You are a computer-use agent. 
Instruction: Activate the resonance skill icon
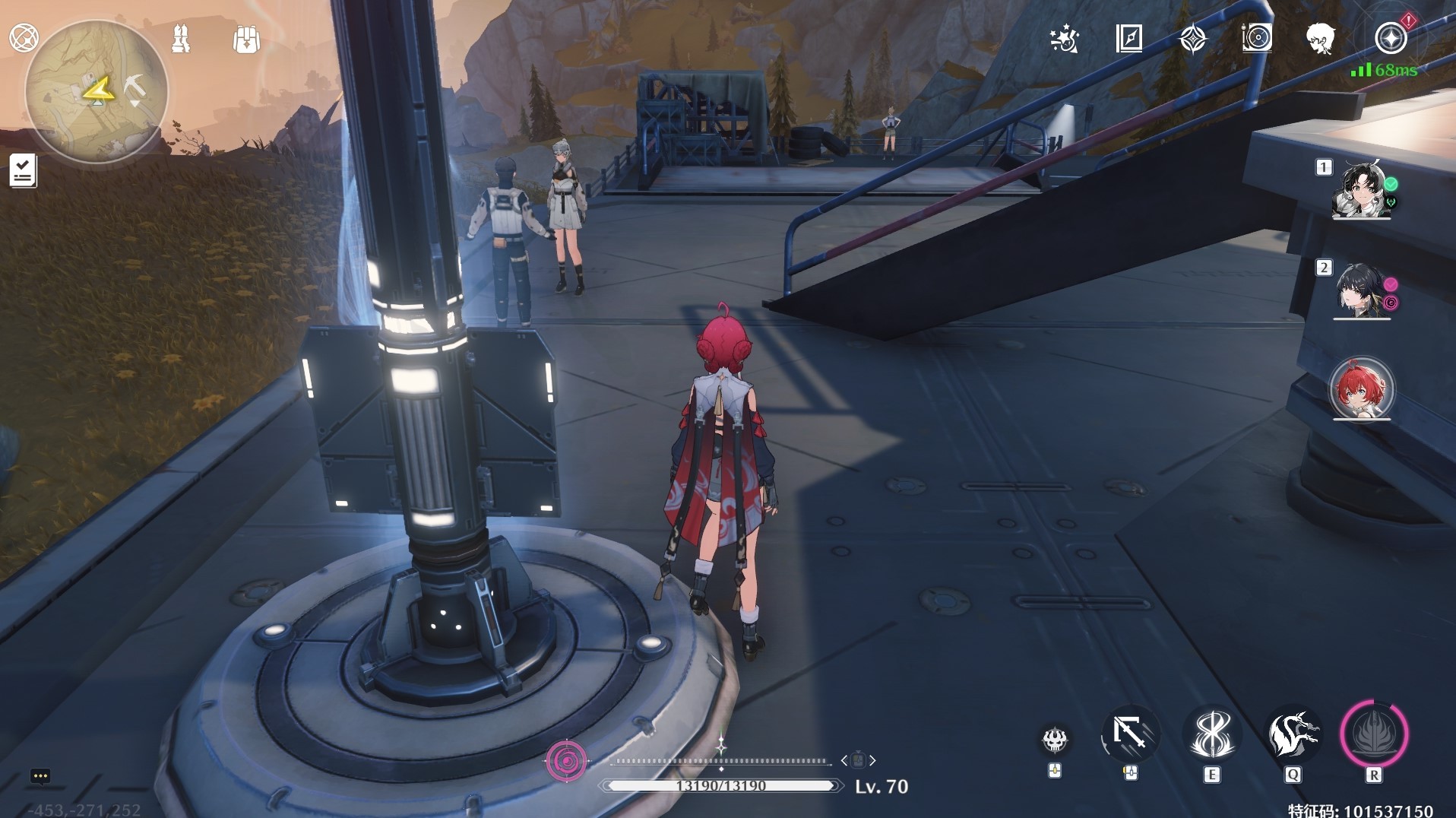tap(1212, 734)
